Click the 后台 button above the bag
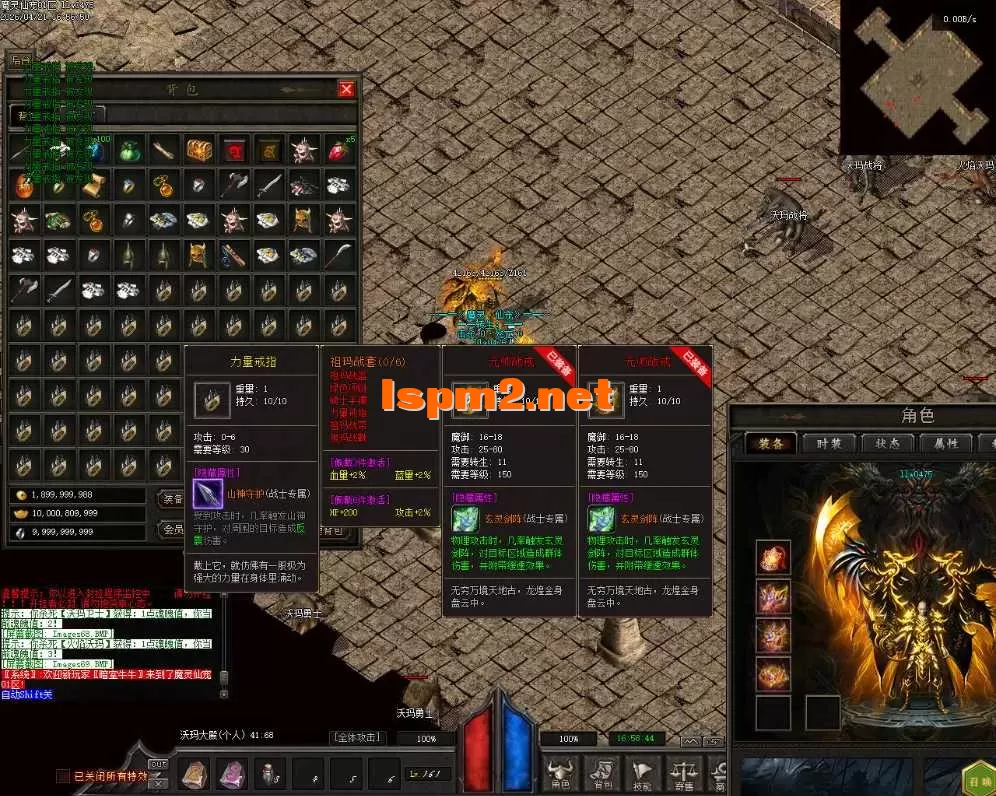Viewport: 996px width, 796px height. (20, 61)
